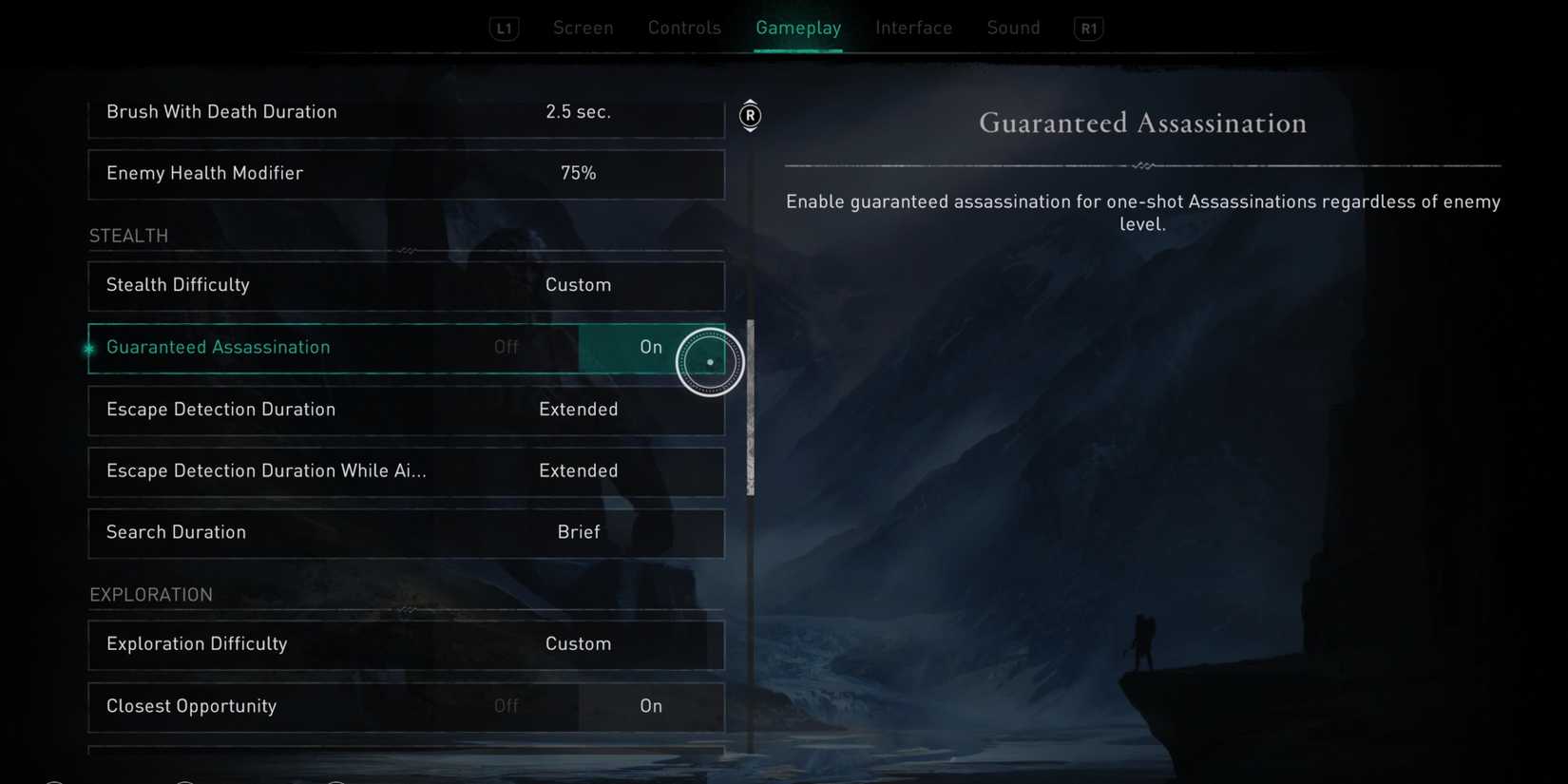The width and height of the screenshot is (1568, 784).
Task: Set Closest Opportunity to Off
Action: point(507,706)
